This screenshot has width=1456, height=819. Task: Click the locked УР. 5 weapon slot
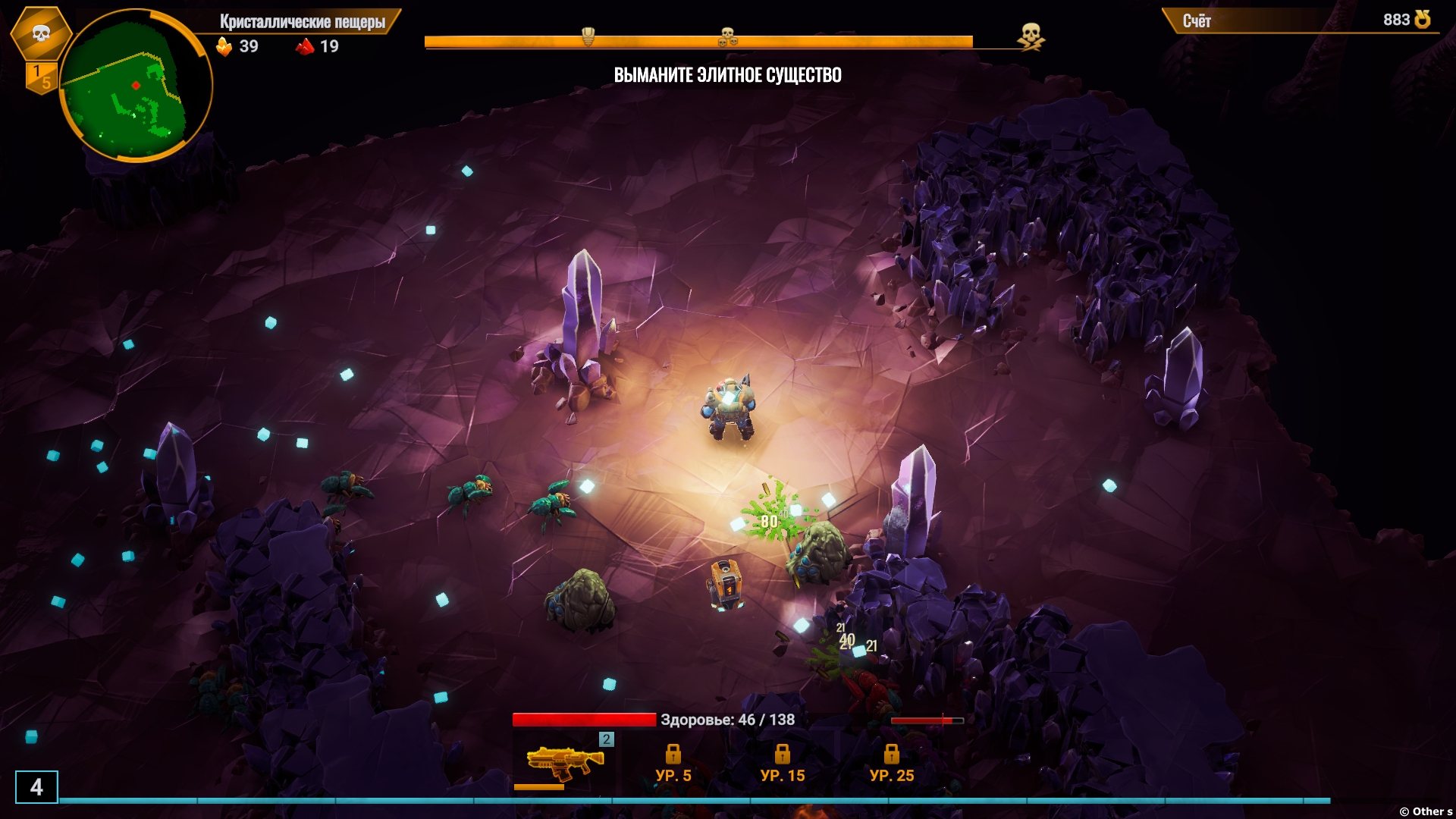click(x=673, y=764)
